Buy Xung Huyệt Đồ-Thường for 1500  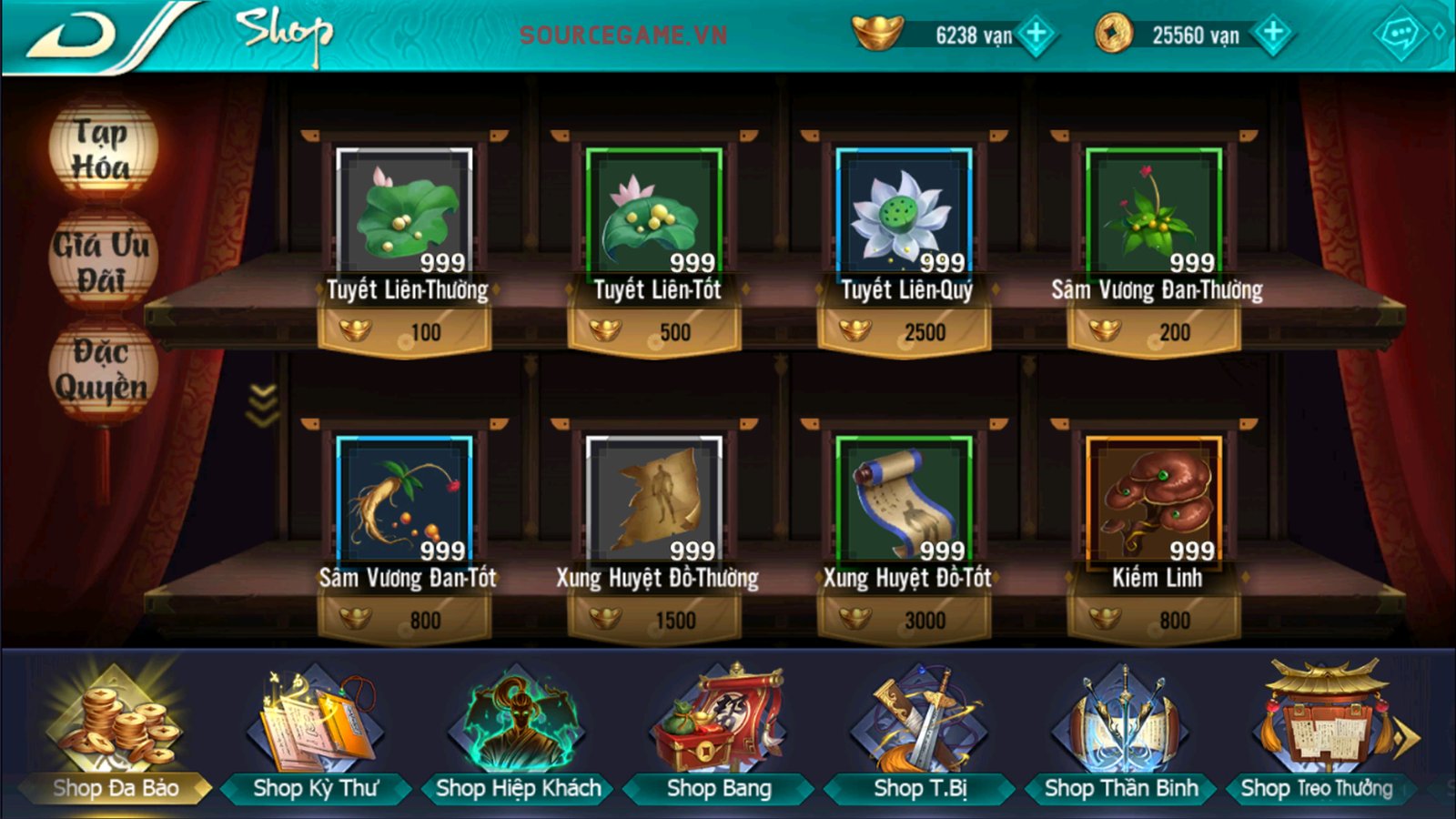[655, 620]
